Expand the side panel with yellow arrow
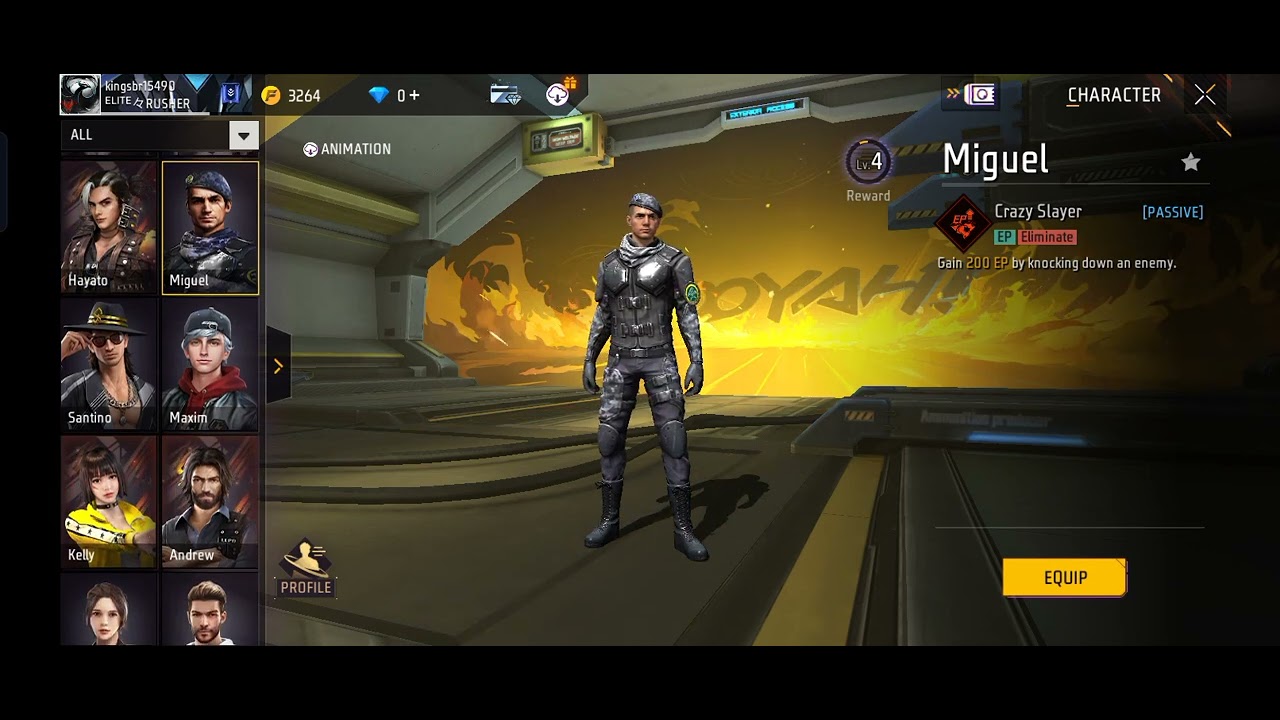This screenshot has width=1280, height=720. [x=278, y=366]
